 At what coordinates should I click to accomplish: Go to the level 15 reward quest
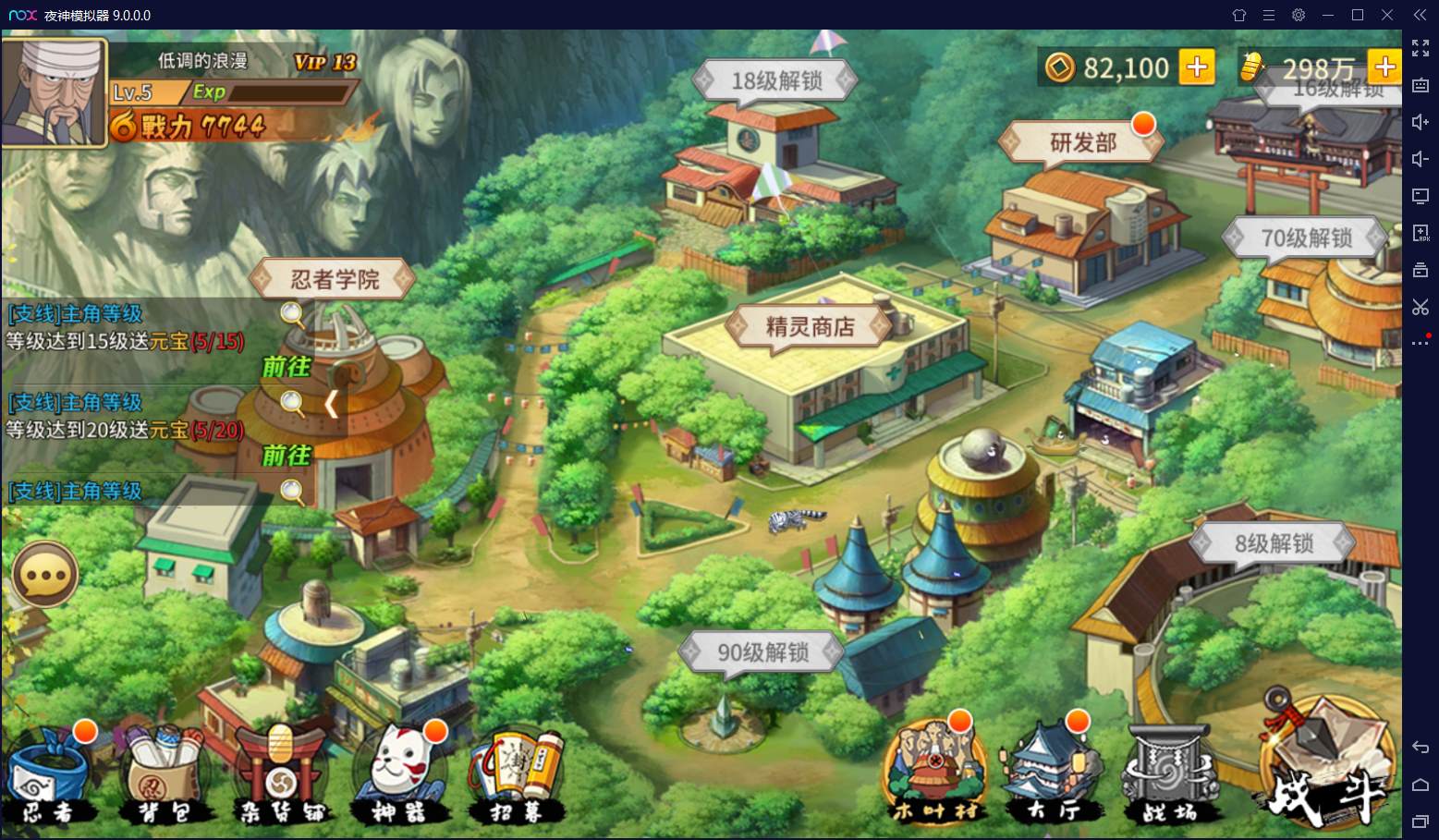286,367
